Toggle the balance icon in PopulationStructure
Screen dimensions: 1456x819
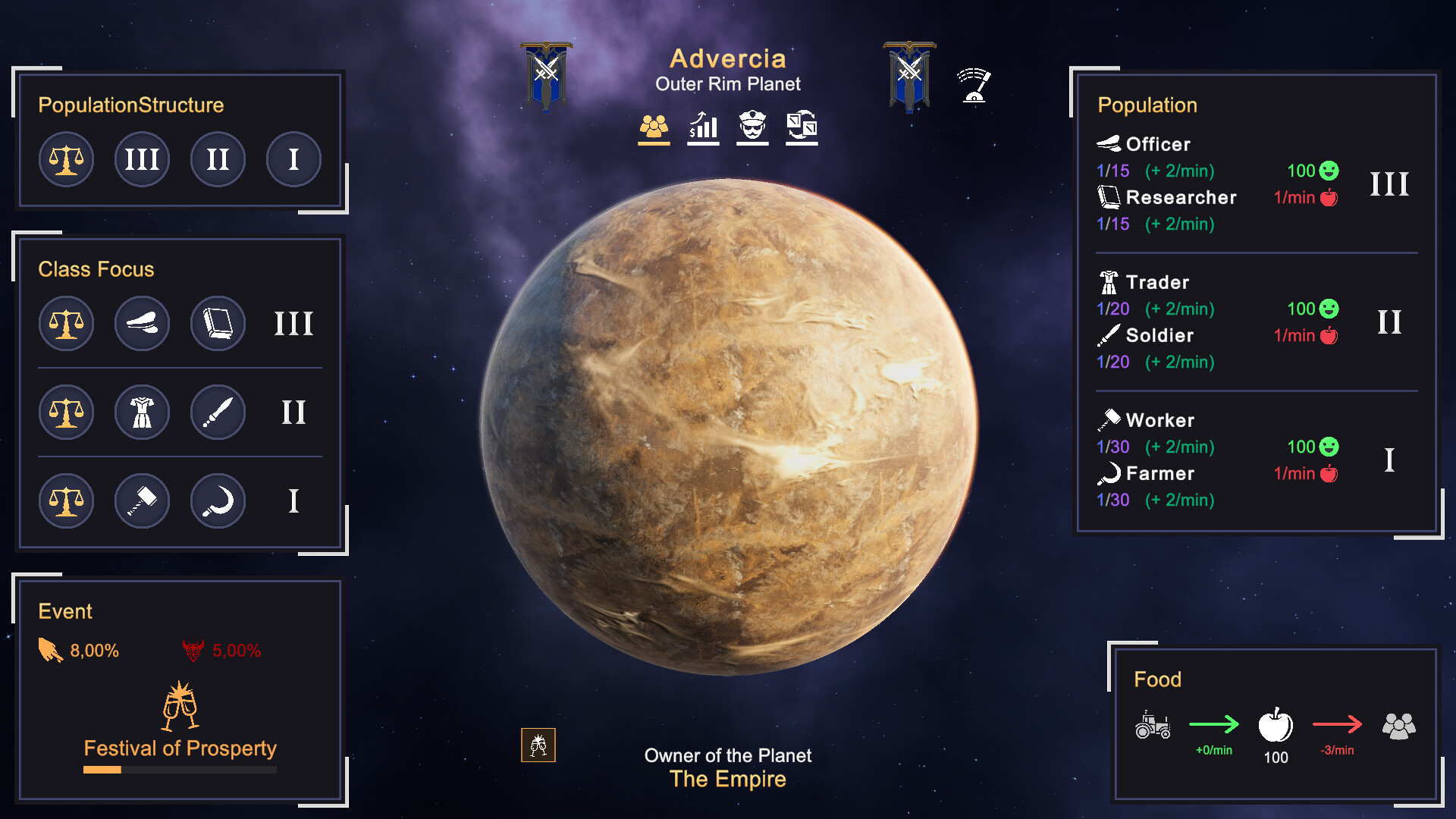(x=66, y=159)
